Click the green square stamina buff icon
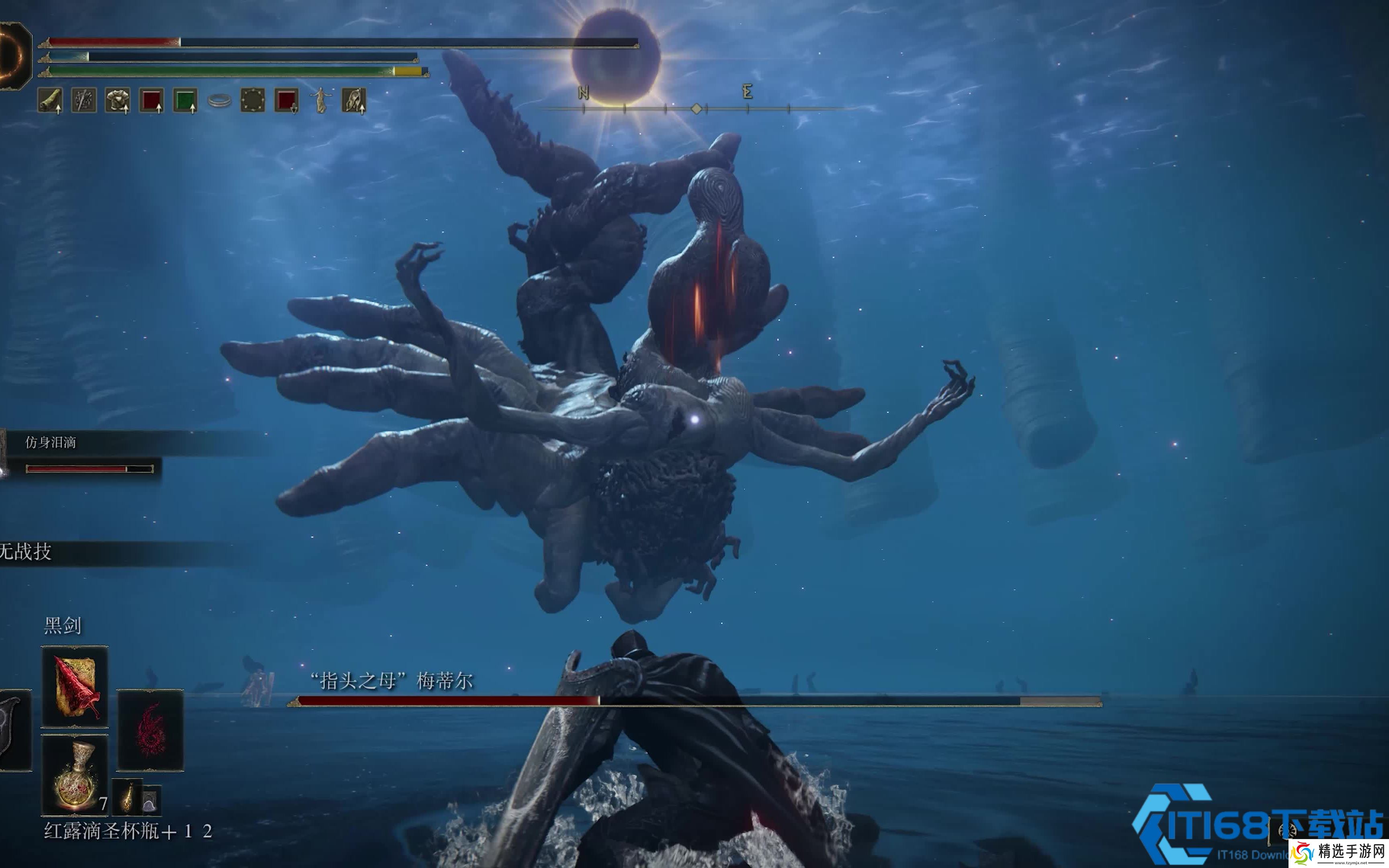This screenshot has height=868, width=1389. point(185,100)
